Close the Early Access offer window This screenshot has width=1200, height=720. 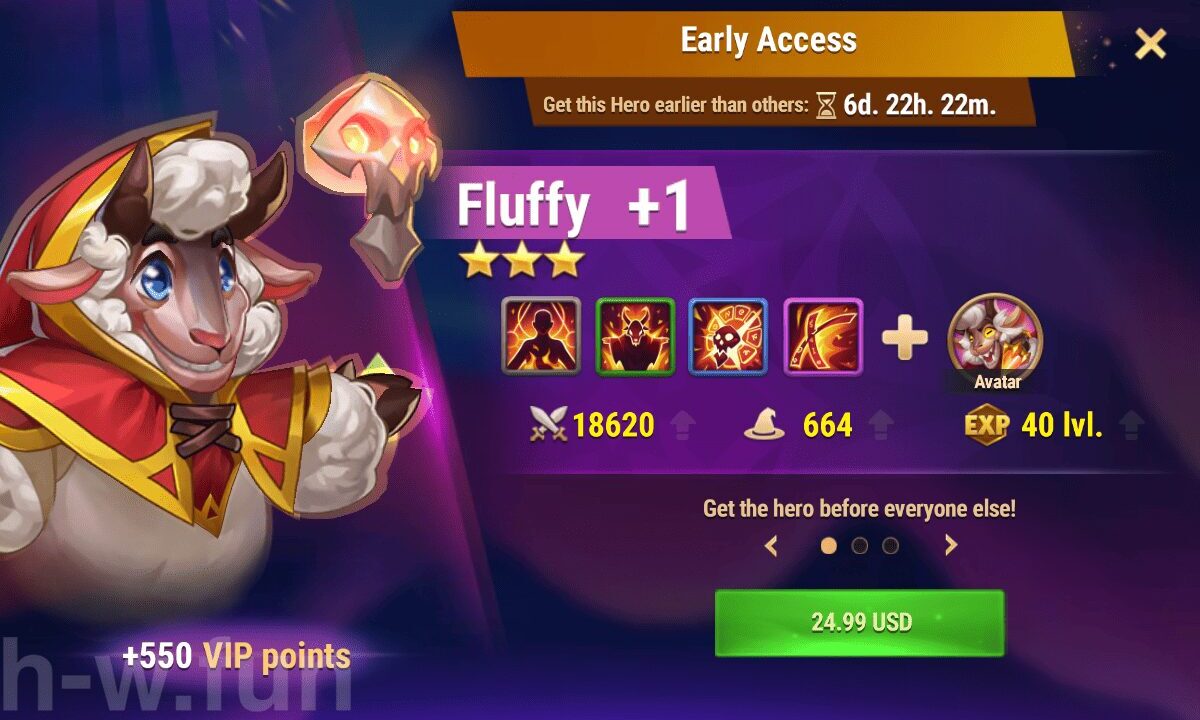[x=1151, y=43]
